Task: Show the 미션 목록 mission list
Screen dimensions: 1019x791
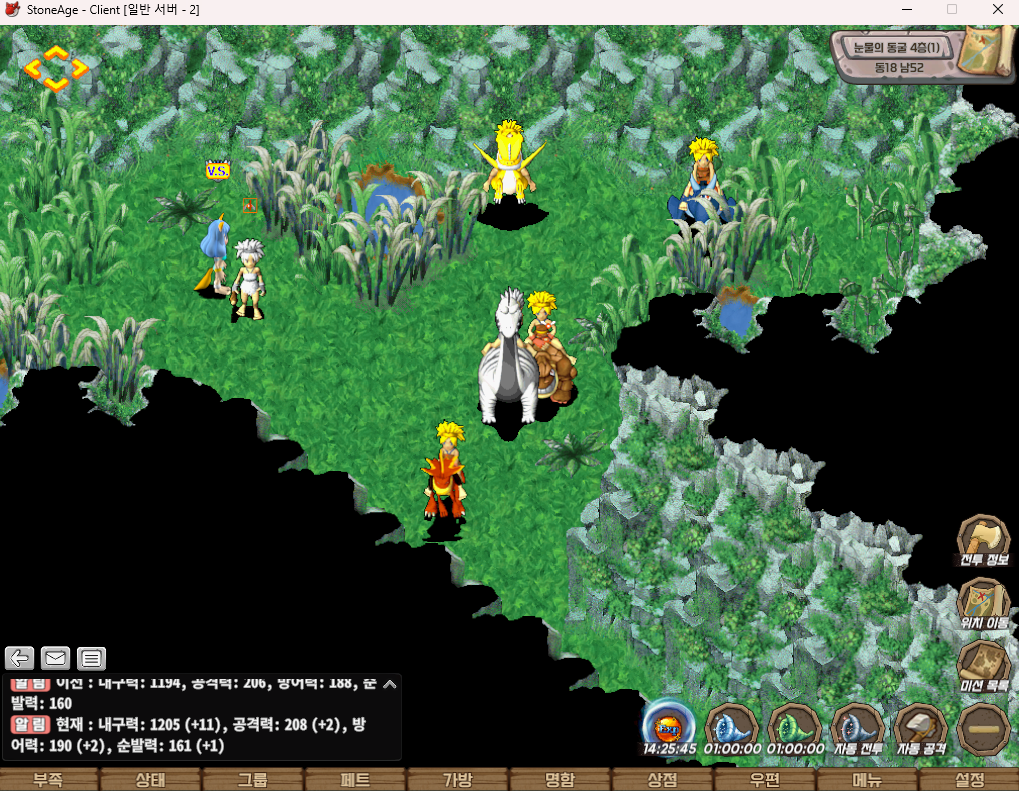Action: pos(983,664)
